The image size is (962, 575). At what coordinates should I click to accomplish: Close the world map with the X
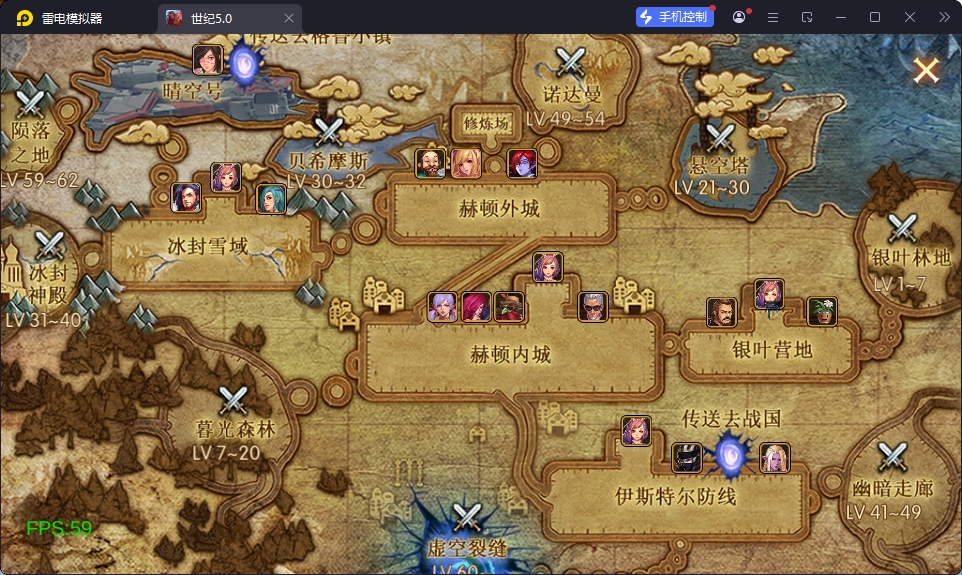(926, 70)
